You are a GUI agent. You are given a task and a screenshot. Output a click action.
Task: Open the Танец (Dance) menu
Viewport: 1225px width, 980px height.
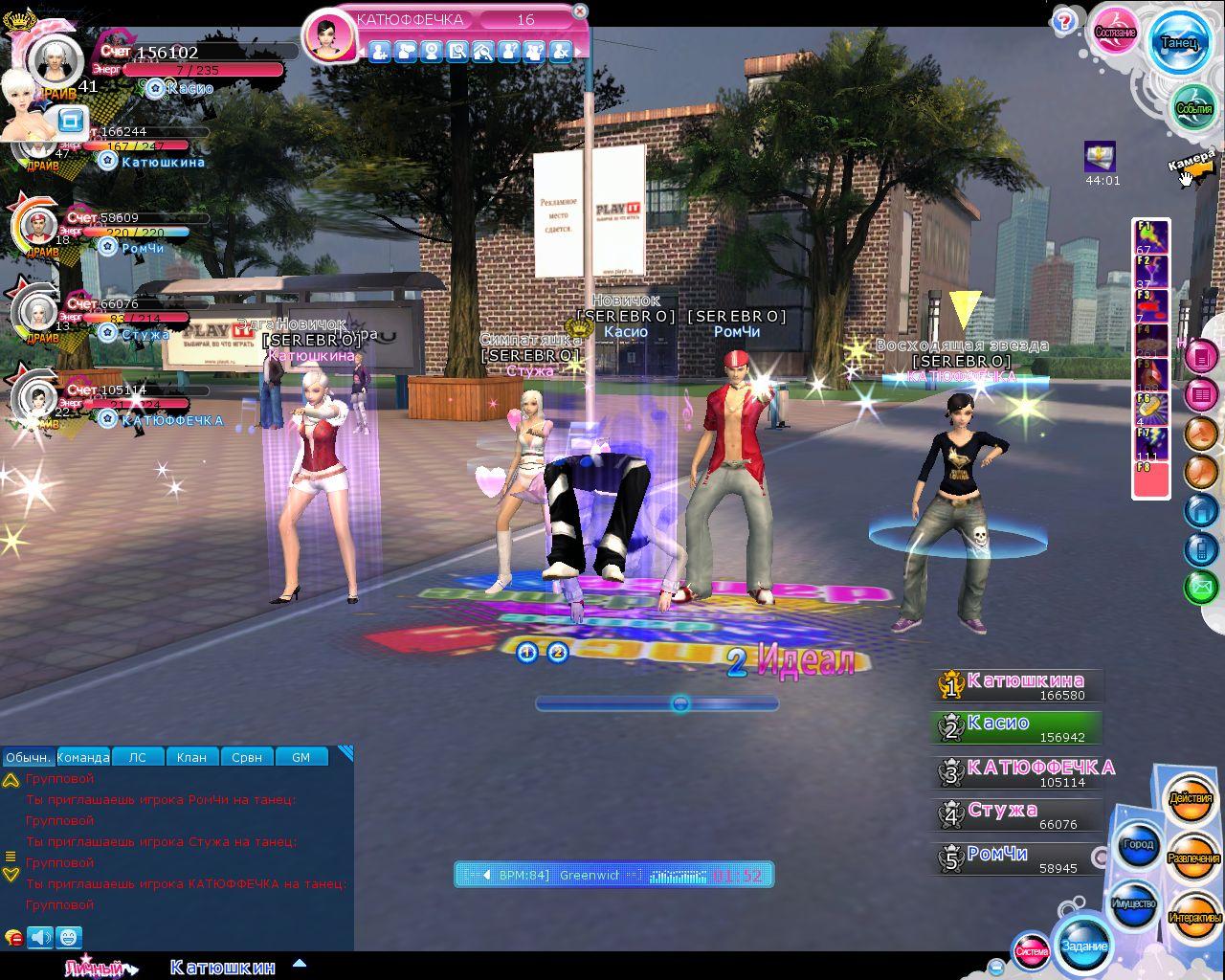coord(1179,42)
